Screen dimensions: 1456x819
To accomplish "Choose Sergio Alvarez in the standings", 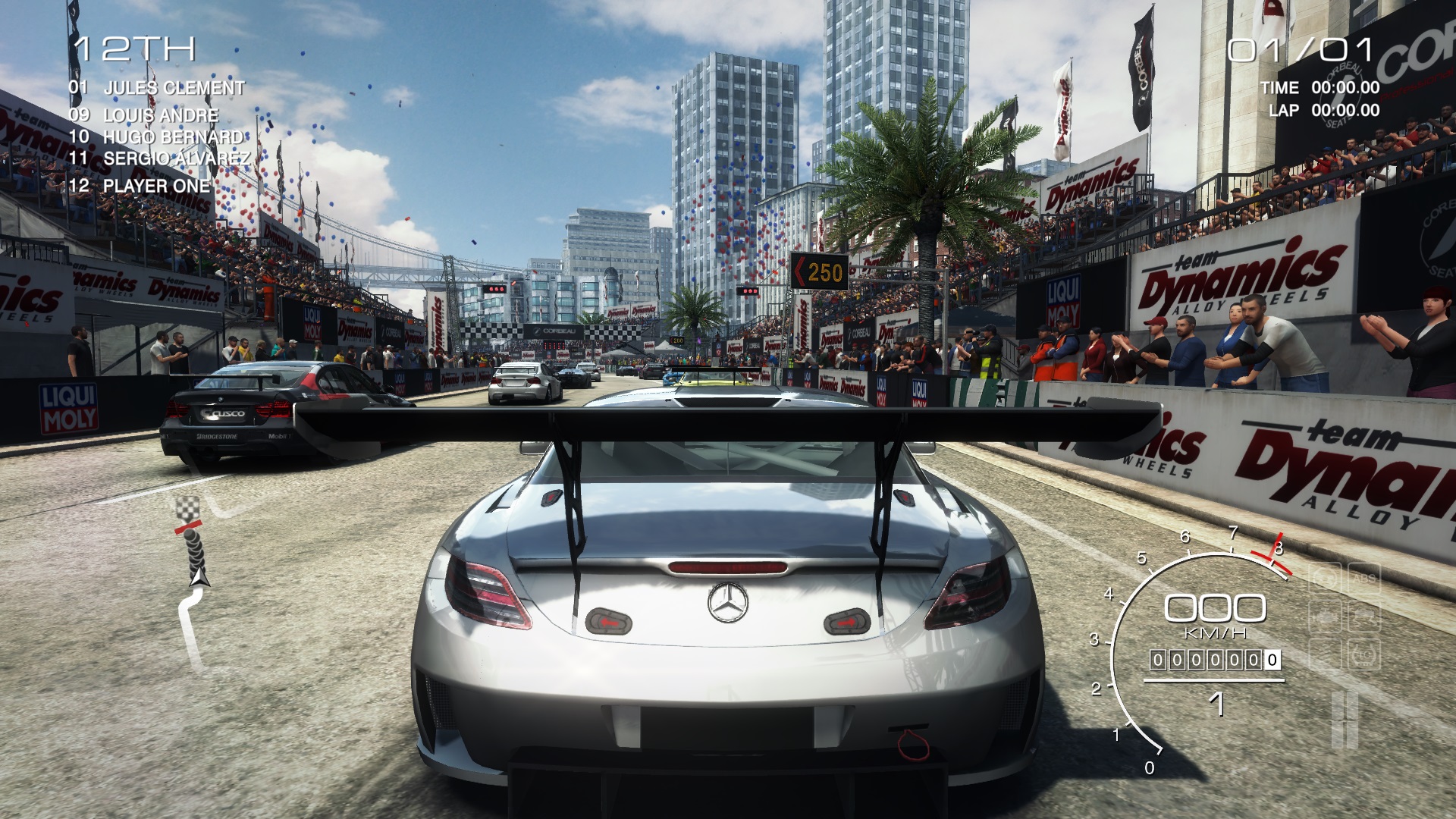I will point(176,159).
